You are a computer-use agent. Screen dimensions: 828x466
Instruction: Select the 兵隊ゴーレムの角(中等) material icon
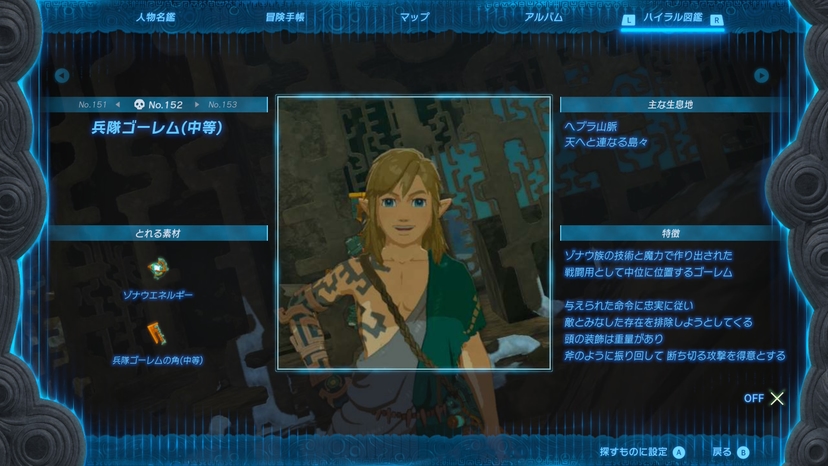pyautogui.click(x=158, y=333)
